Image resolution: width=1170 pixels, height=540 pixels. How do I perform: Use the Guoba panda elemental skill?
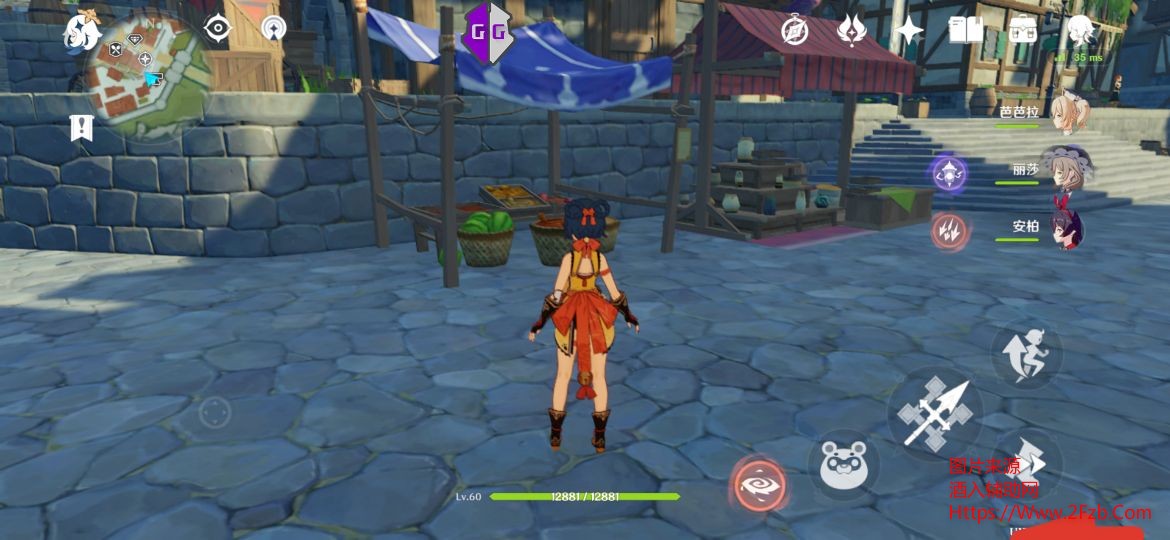[x=843, y=465]
